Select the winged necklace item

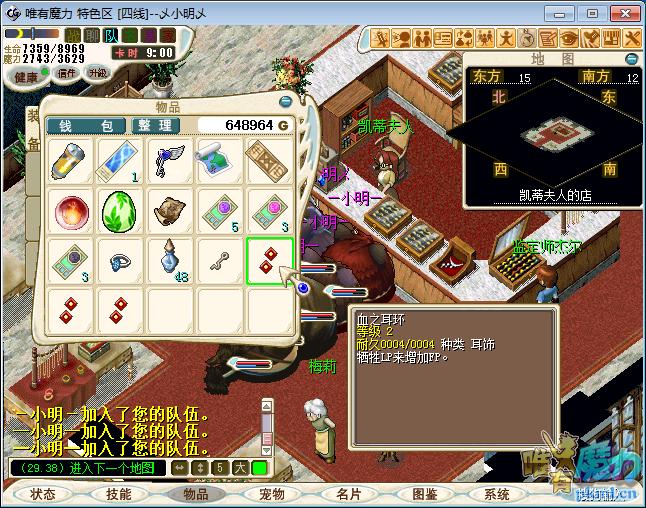170,160
